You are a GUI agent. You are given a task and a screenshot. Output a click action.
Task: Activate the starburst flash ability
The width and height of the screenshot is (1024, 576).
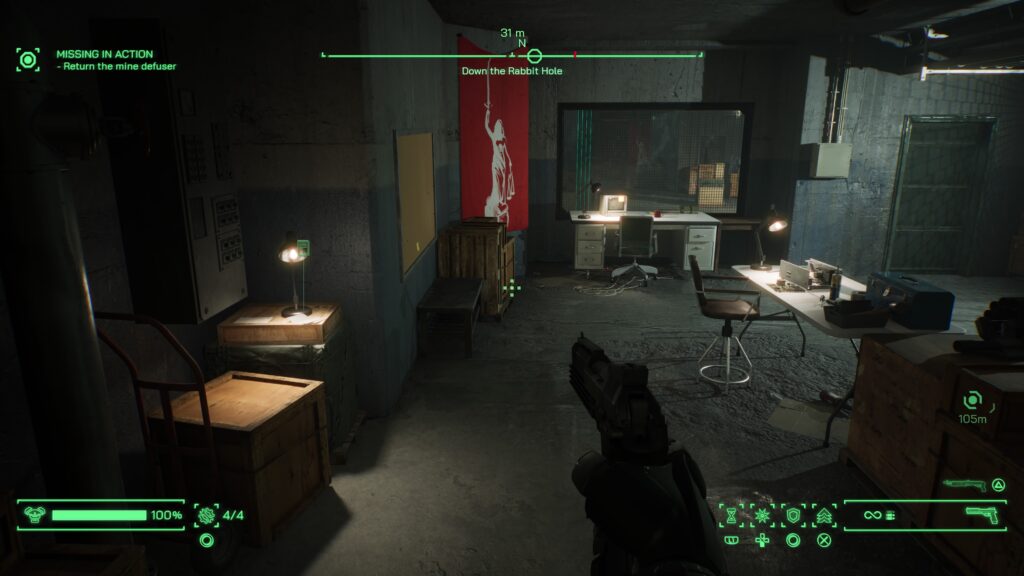(762, 515)
